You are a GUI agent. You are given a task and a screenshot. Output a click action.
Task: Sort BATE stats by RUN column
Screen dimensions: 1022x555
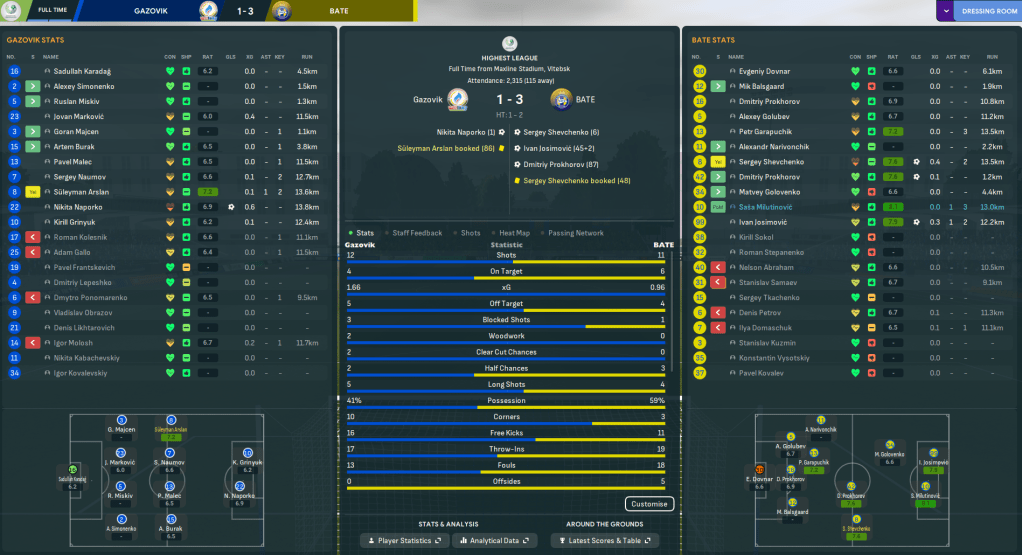pos(992,56)
